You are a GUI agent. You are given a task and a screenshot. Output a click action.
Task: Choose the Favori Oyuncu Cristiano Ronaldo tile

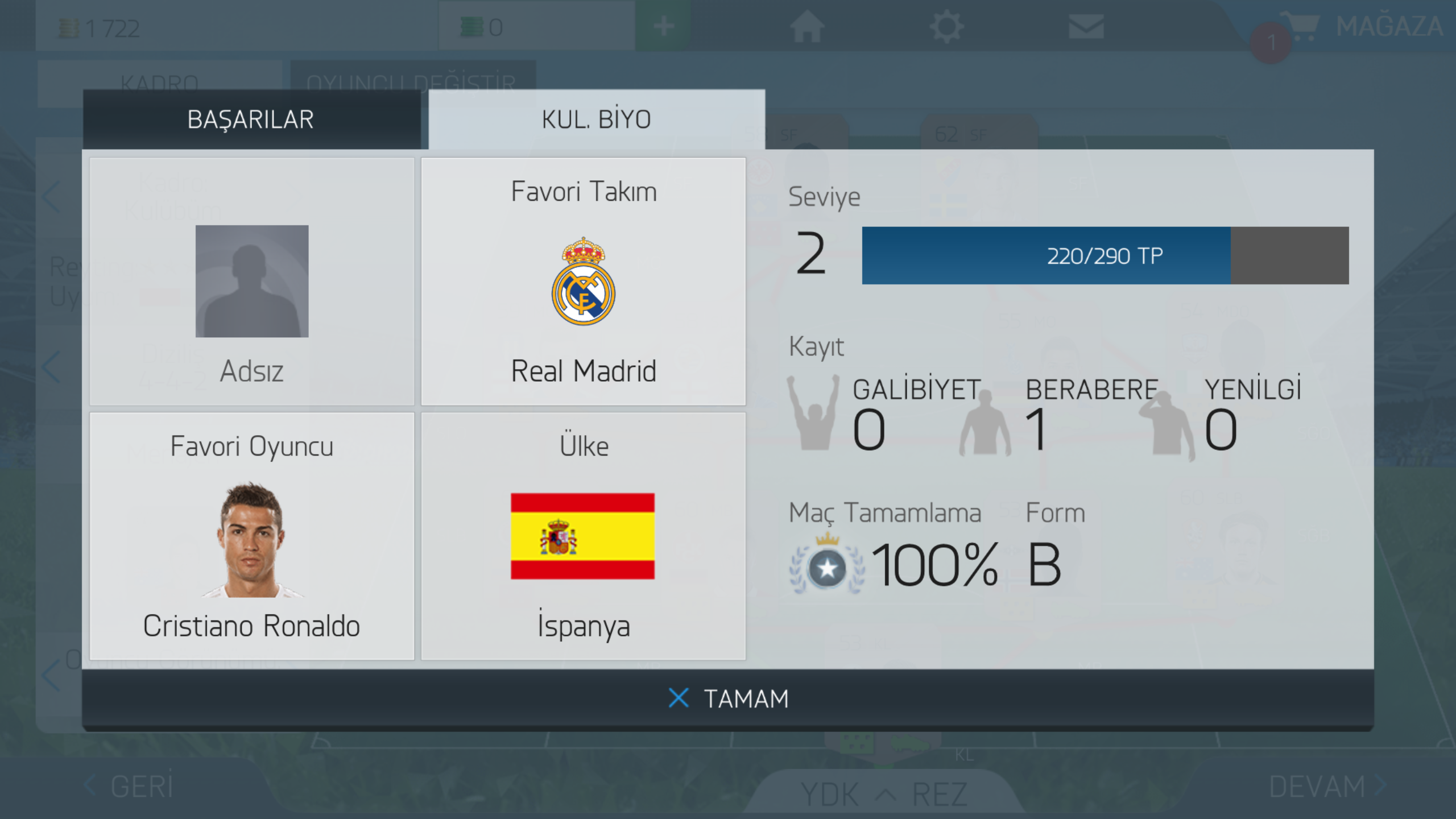(x=251, y=536)
